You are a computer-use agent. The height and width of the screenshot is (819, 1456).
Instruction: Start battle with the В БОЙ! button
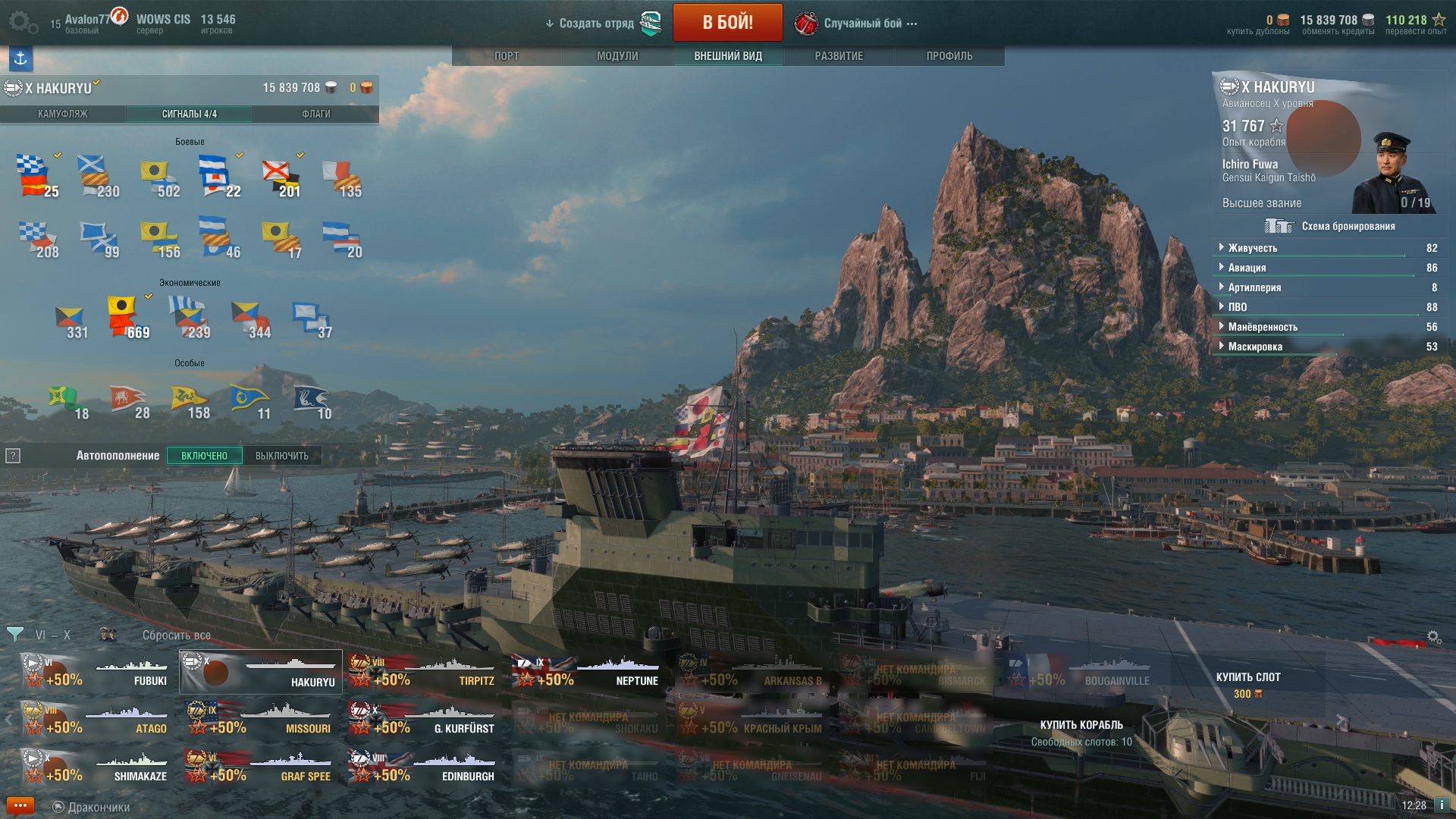pos(727,23)
